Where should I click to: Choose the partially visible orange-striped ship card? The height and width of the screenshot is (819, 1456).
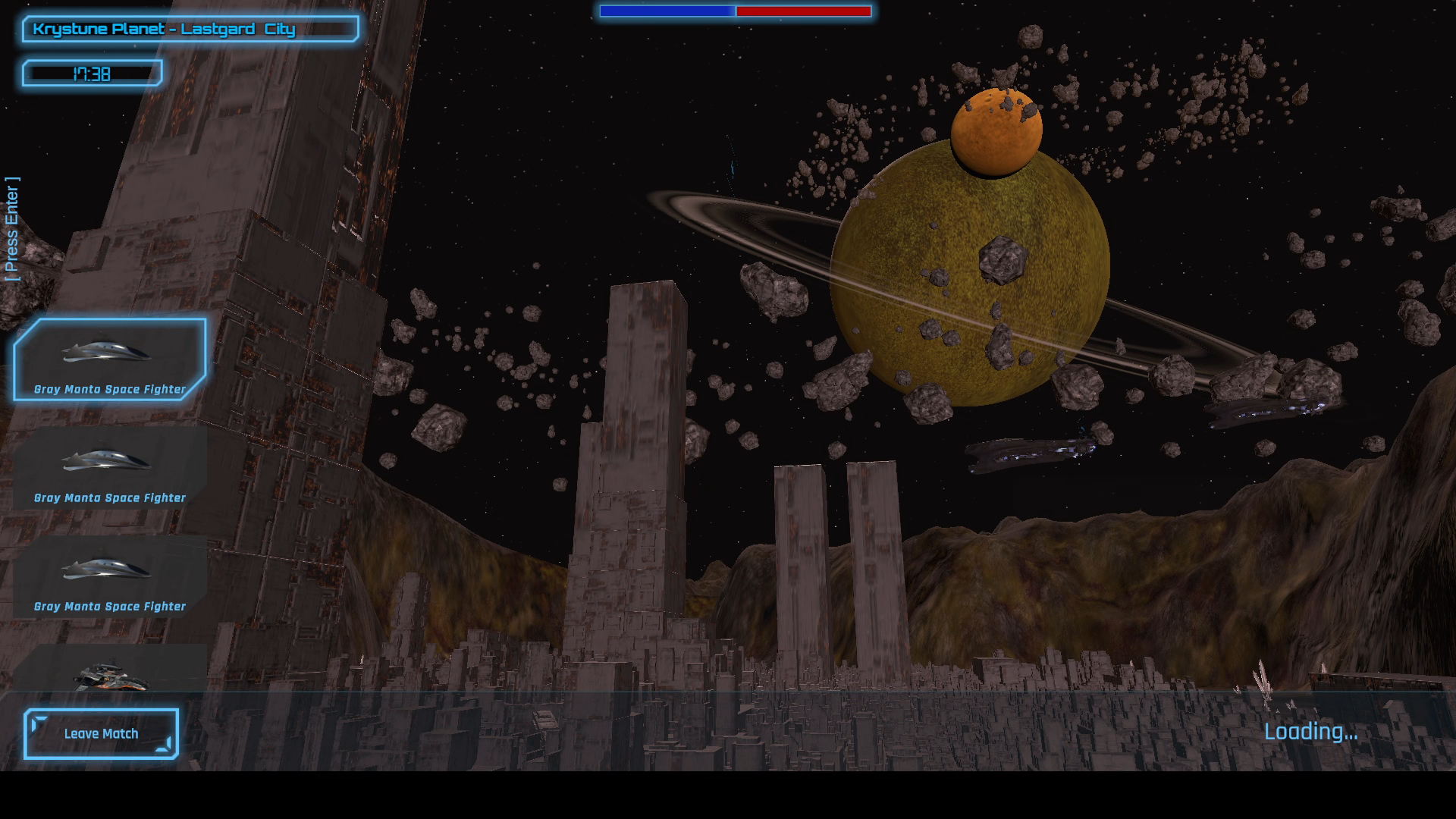110,670
